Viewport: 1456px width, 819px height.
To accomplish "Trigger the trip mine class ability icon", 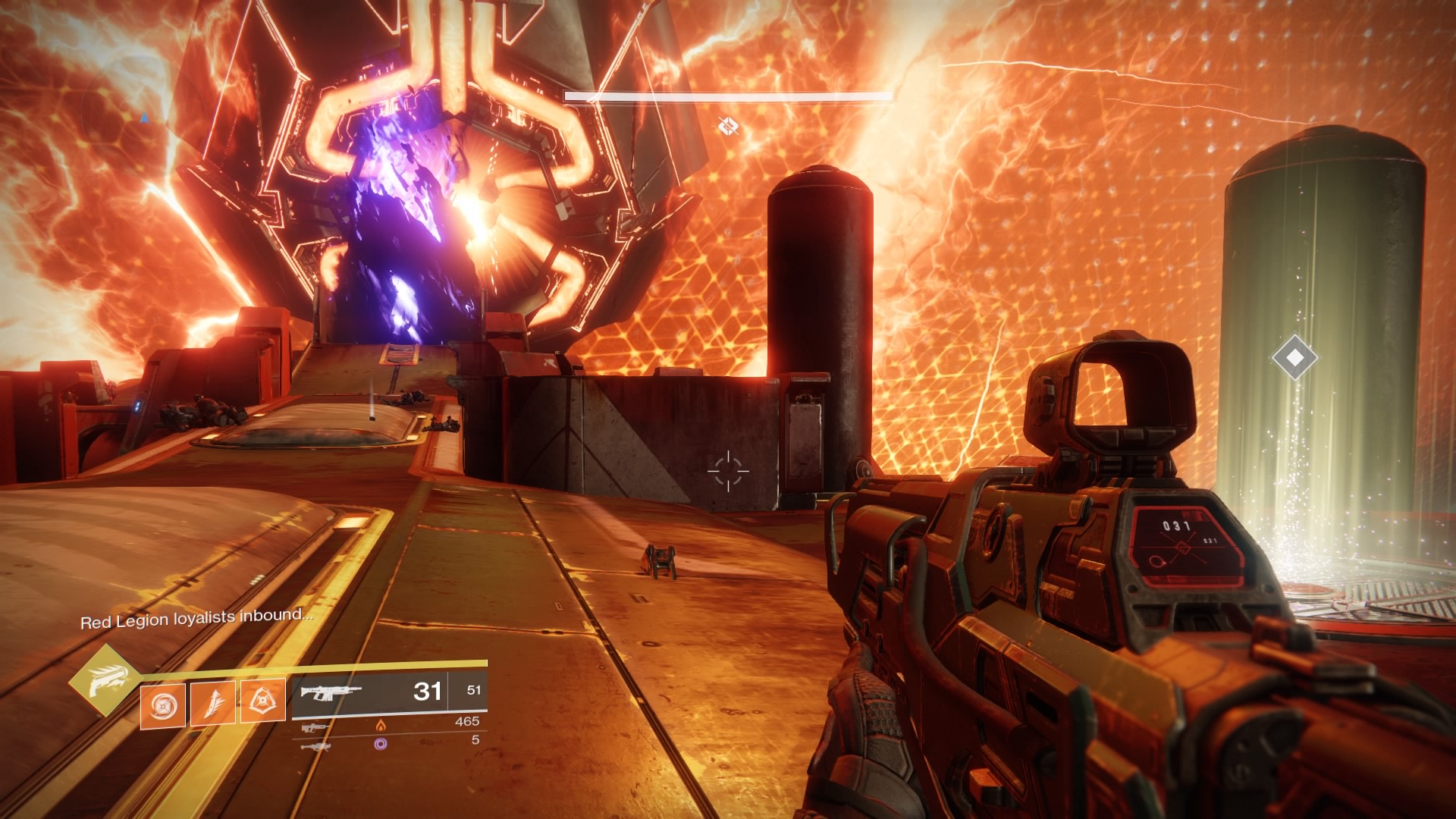I will pos(262,701).
